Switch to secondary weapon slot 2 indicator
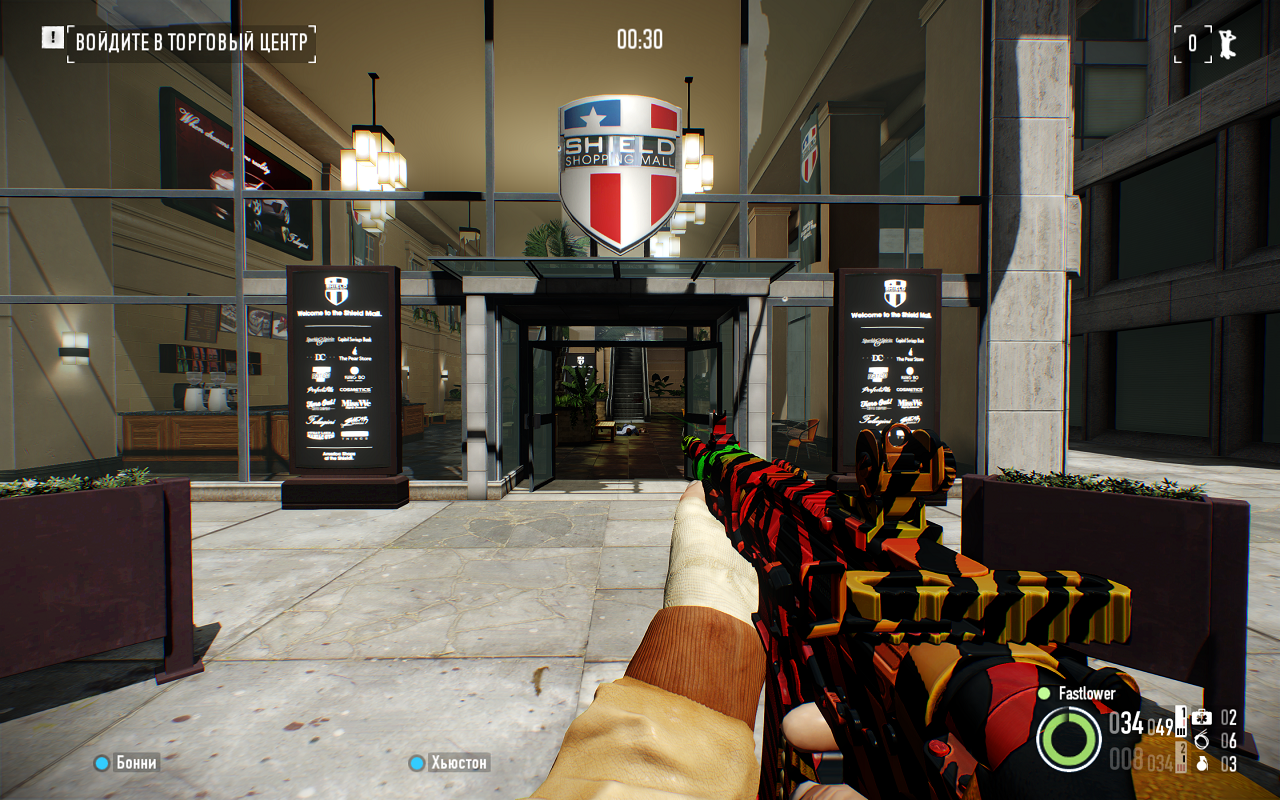The width and height of the screenshot is (1280, 800). point(1181,755)
